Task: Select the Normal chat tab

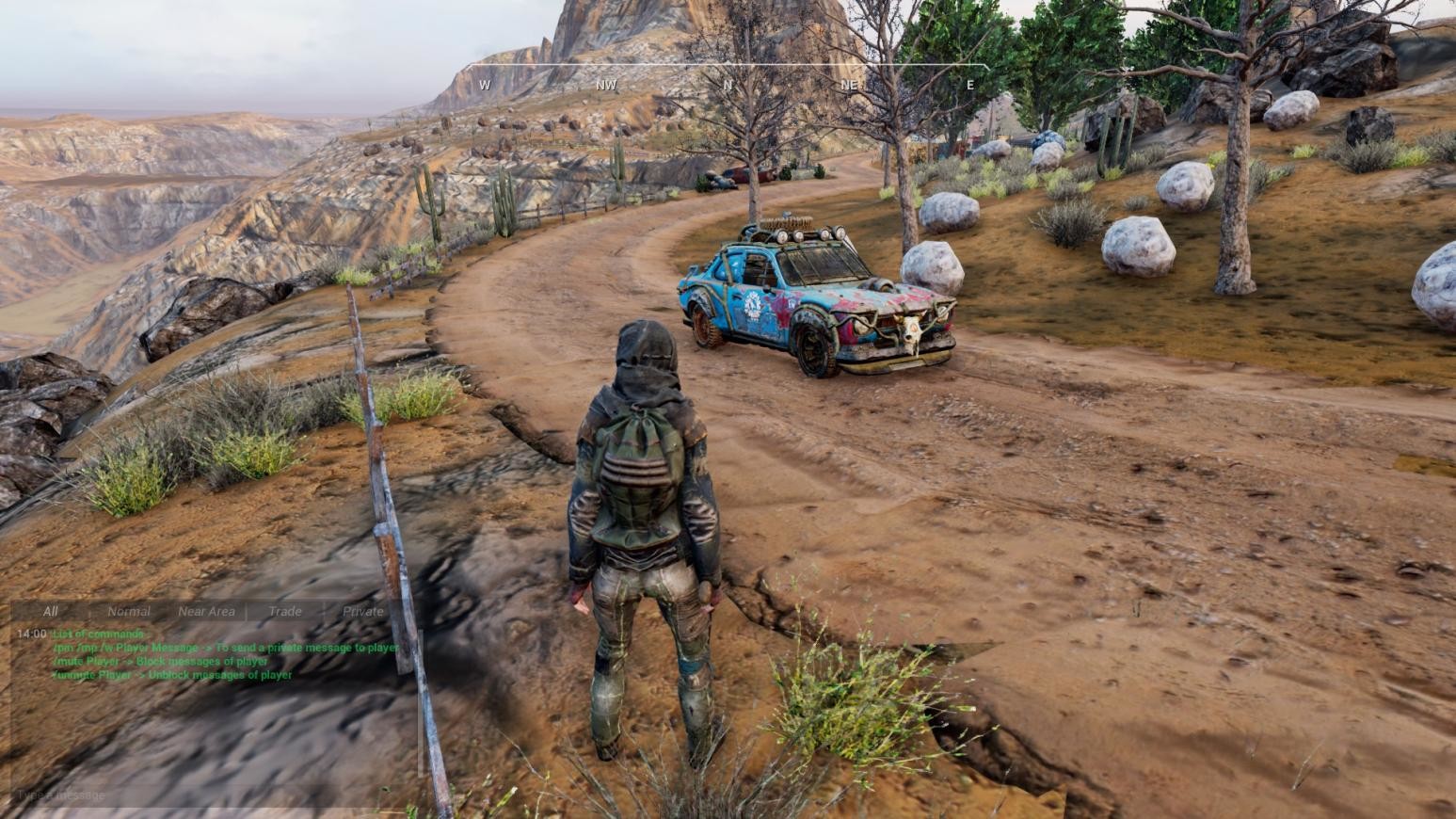Action: coord(129,611)
